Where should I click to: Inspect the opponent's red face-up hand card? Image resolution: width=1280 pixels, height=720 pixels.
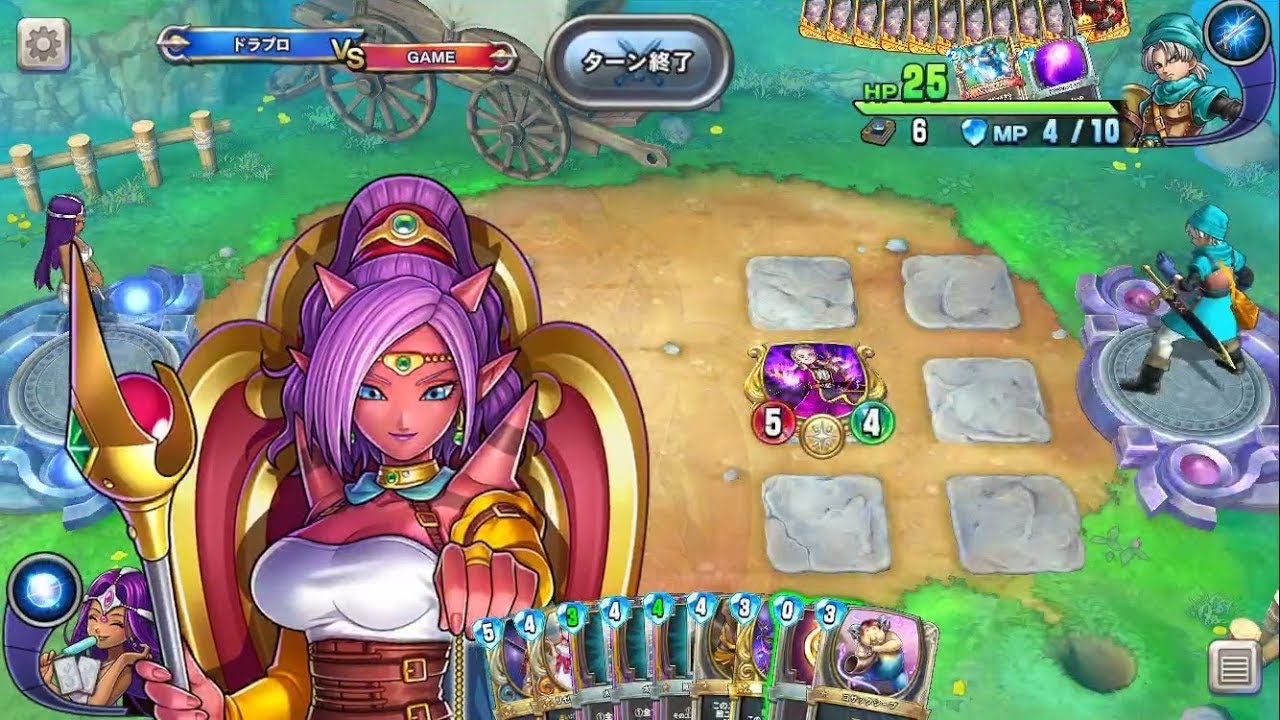click(1098, 18)
